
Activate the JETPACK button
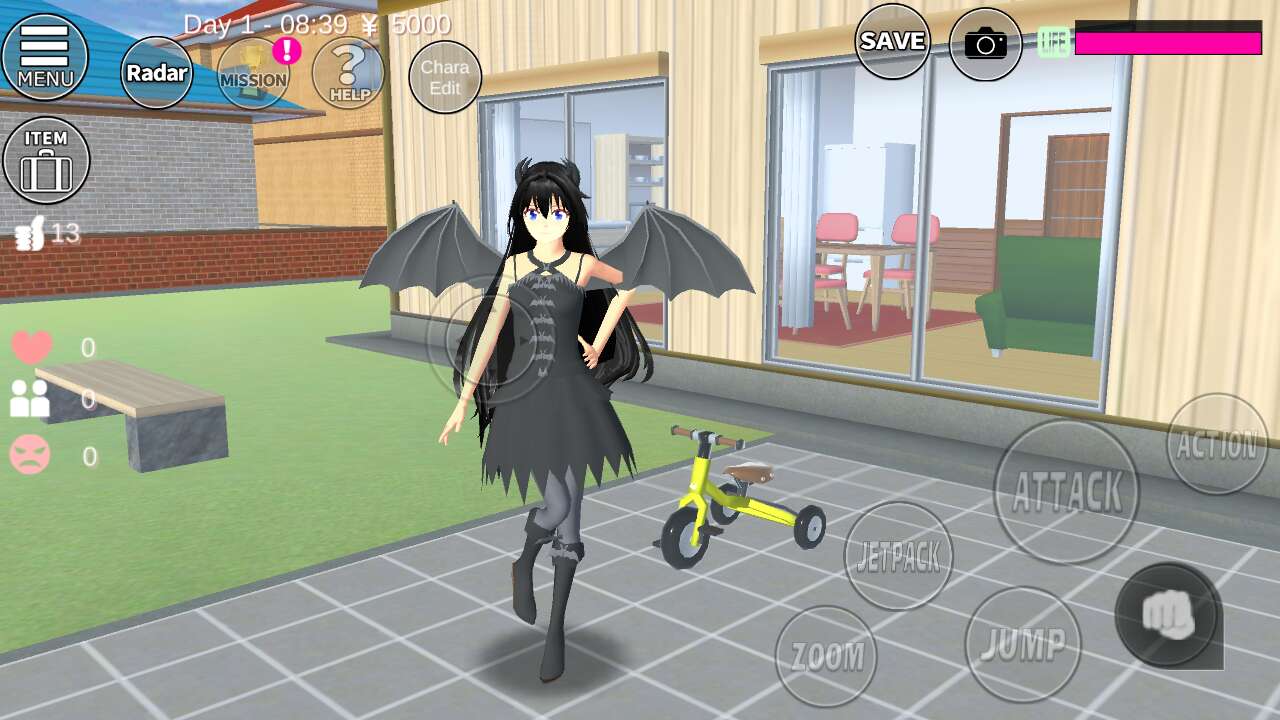coord(898,557)
